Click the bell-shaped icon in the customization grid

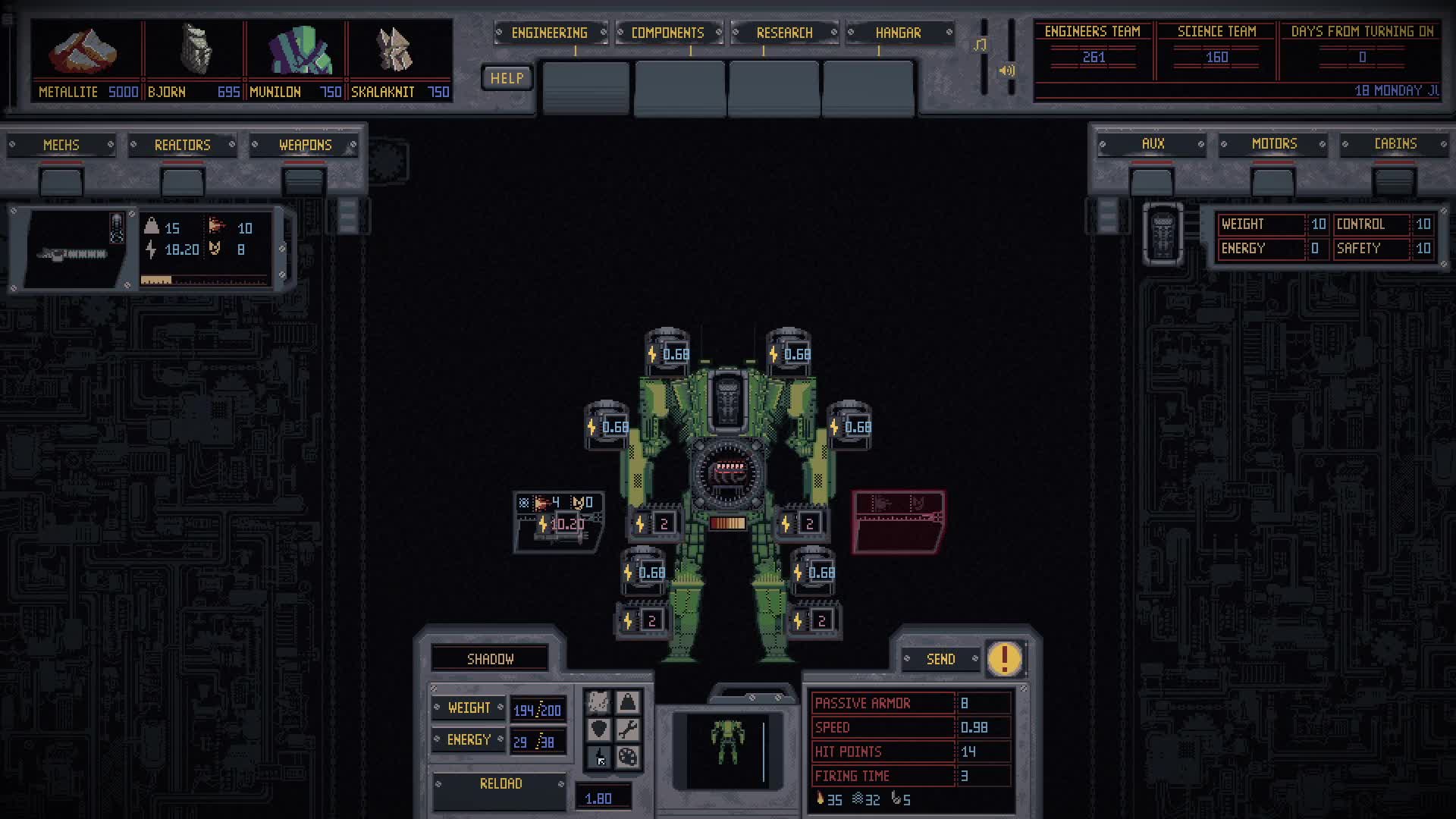pyautogui.click(x=626, y=701)
